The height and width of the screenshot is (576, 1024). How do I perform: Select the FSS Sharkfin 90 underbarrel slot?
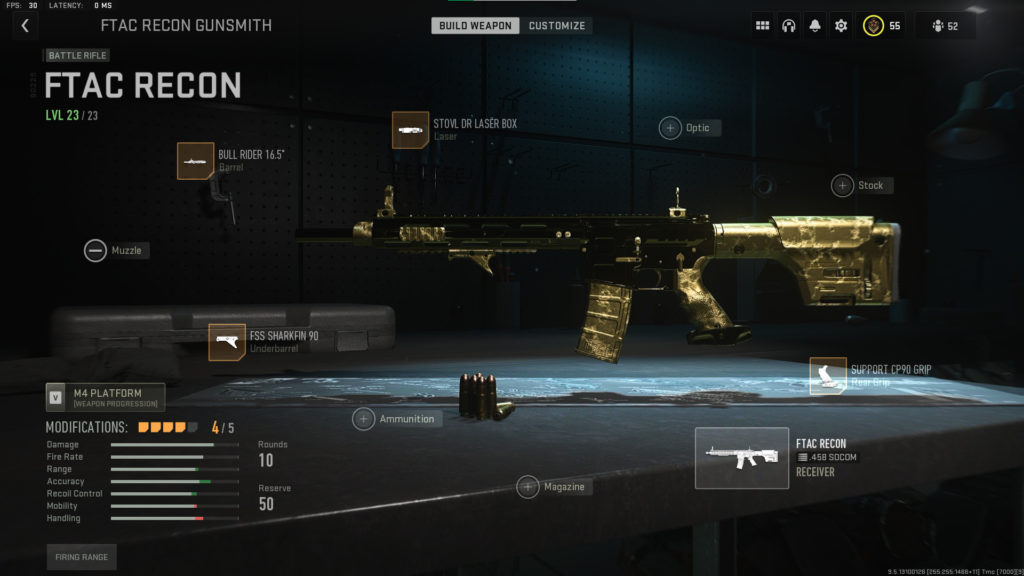227,342
